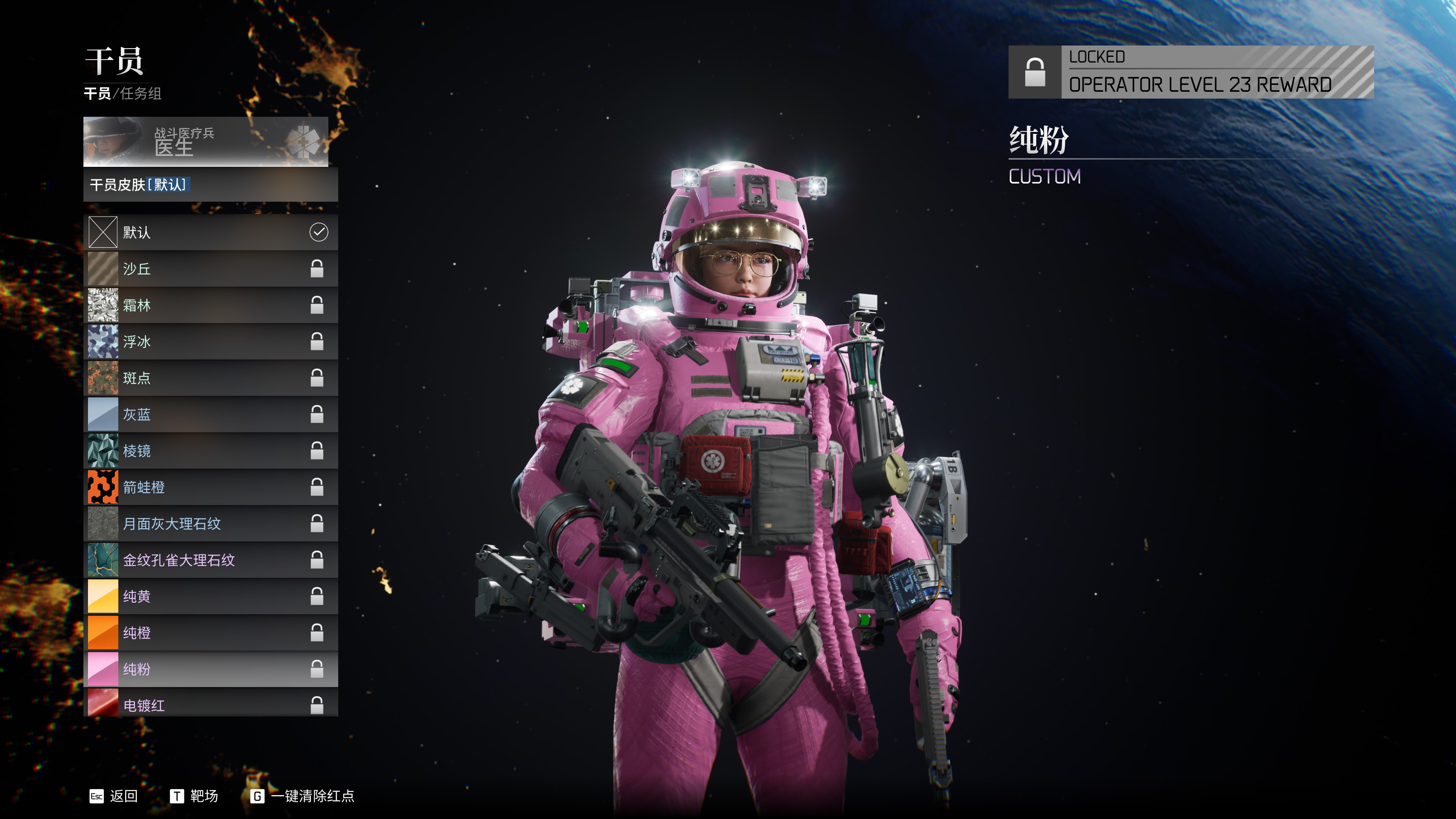Select the 纯黄 pure yellow skin
The height and width of the screenshot is (819, 1456).
(210, 597)
